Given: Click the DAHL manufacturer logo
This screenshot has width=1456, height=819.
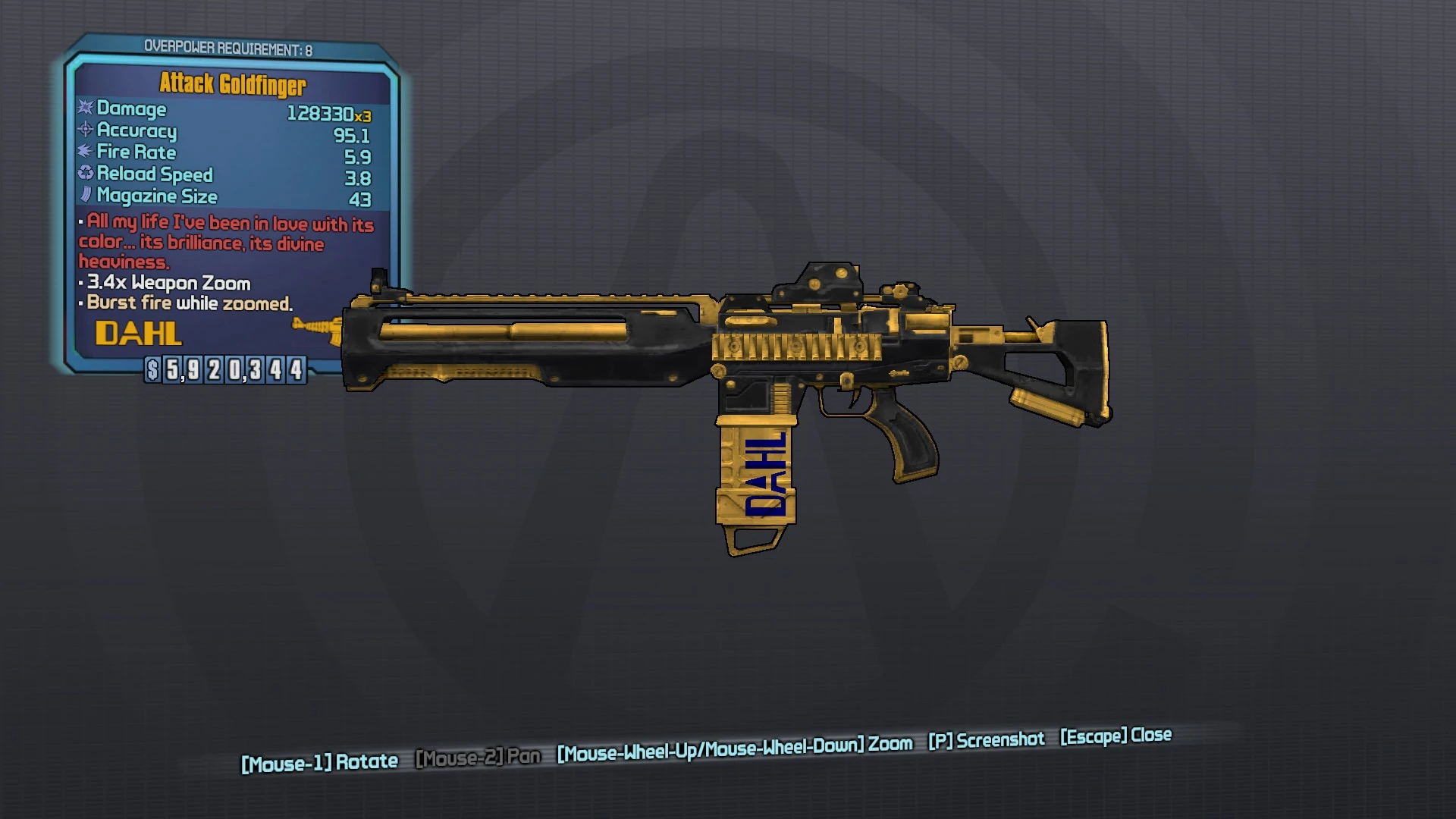Looking at the screenshot, I should pos(138,334).
